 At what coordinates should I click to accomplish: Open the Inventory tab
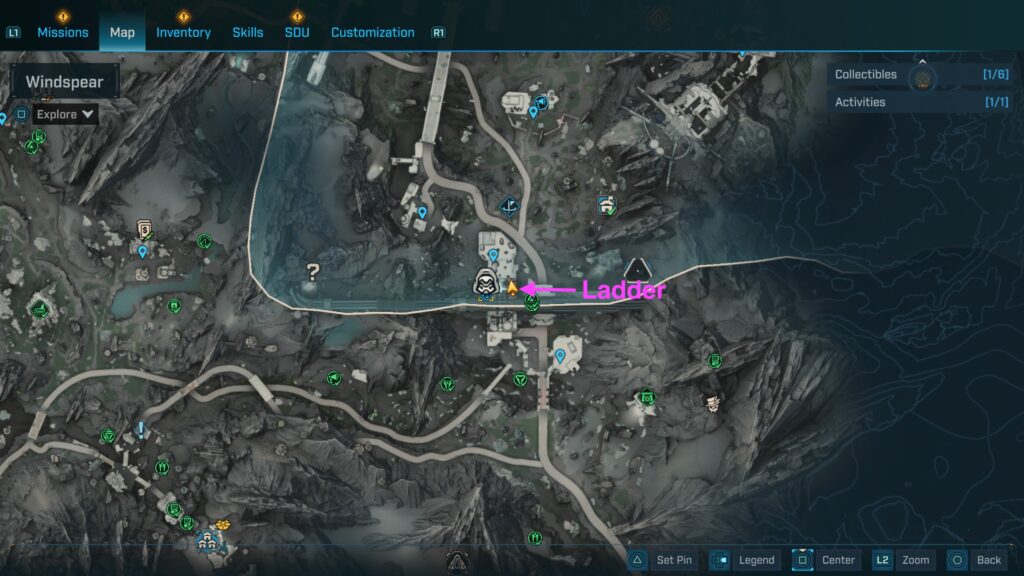point(183,32)
